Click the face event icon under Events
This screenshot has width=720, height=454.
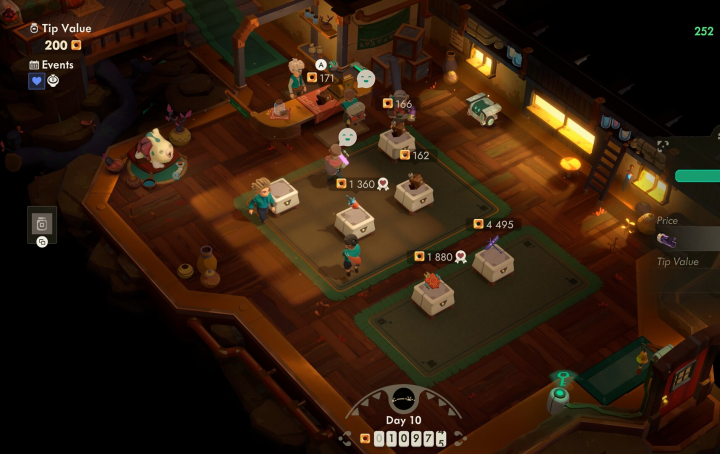(x=53, y=82)
